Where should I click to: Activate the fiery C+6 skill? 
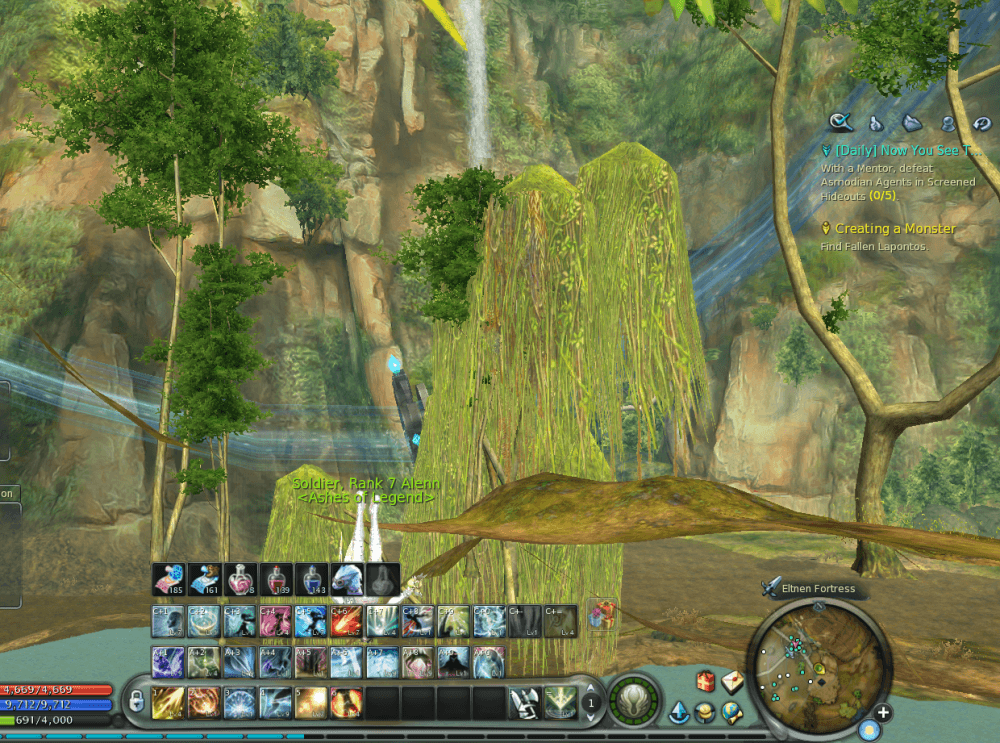[347, 621]
